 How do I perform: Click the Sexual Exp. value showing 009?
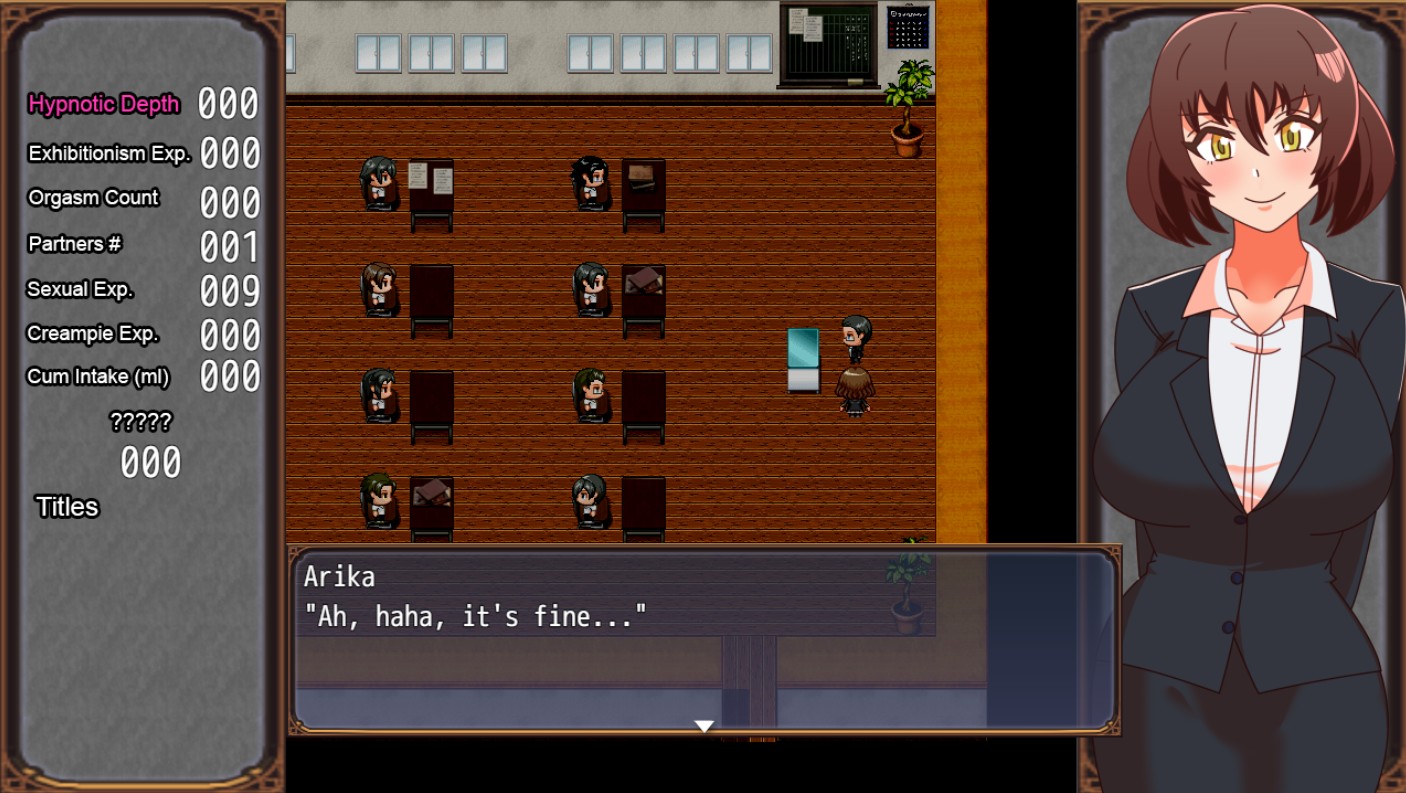click(x=228, y=289)
